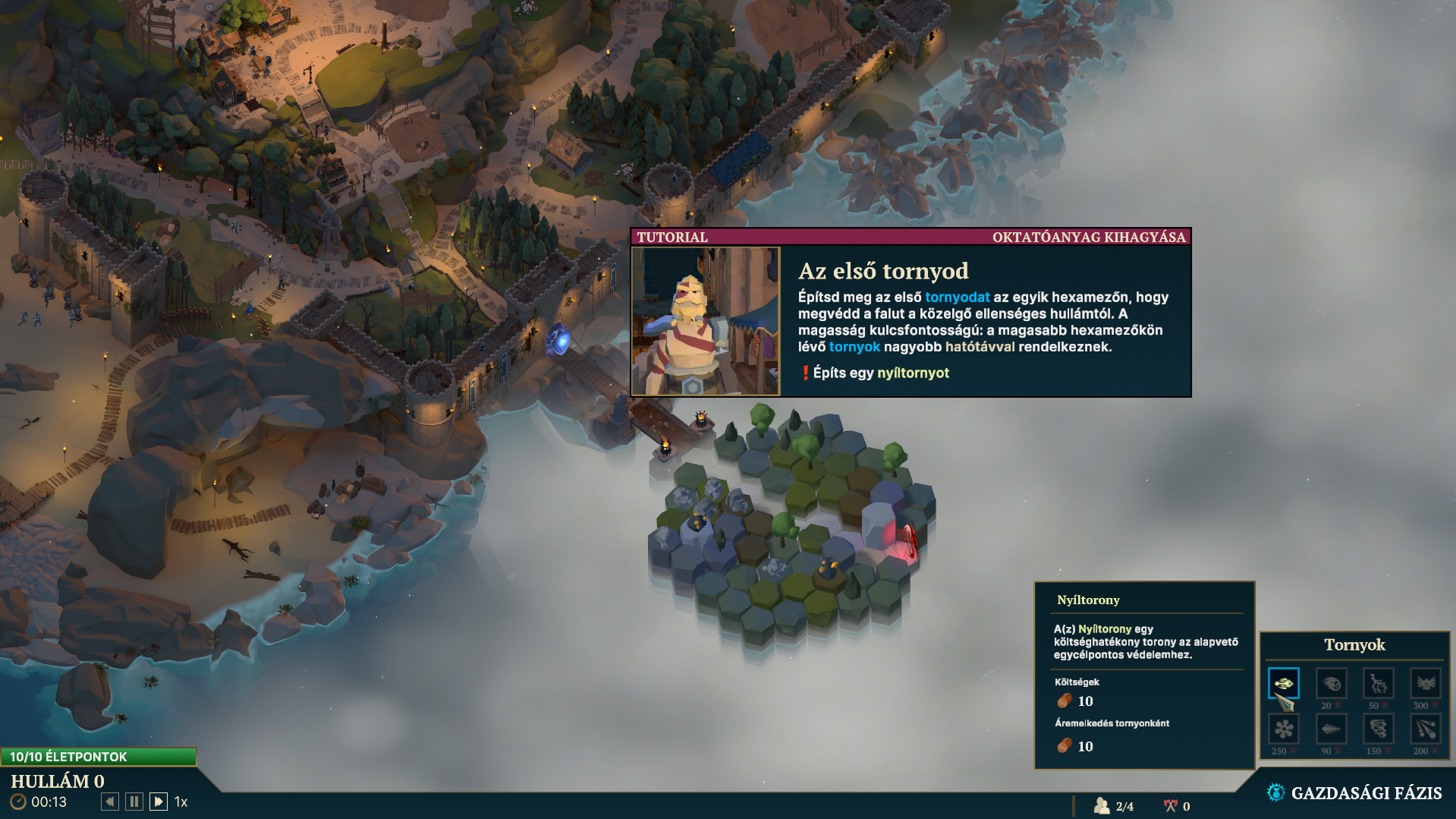Viewport: 1456px width, 819px height.
Task: Click the Gazdasági Fázis phase indicator
Action: [x=1354, y=793]
